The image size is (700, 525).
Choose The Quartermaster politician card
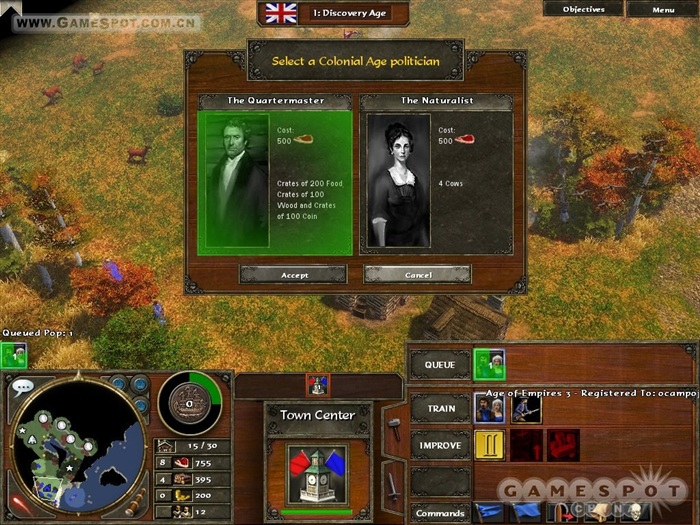(x=275, y=180)
